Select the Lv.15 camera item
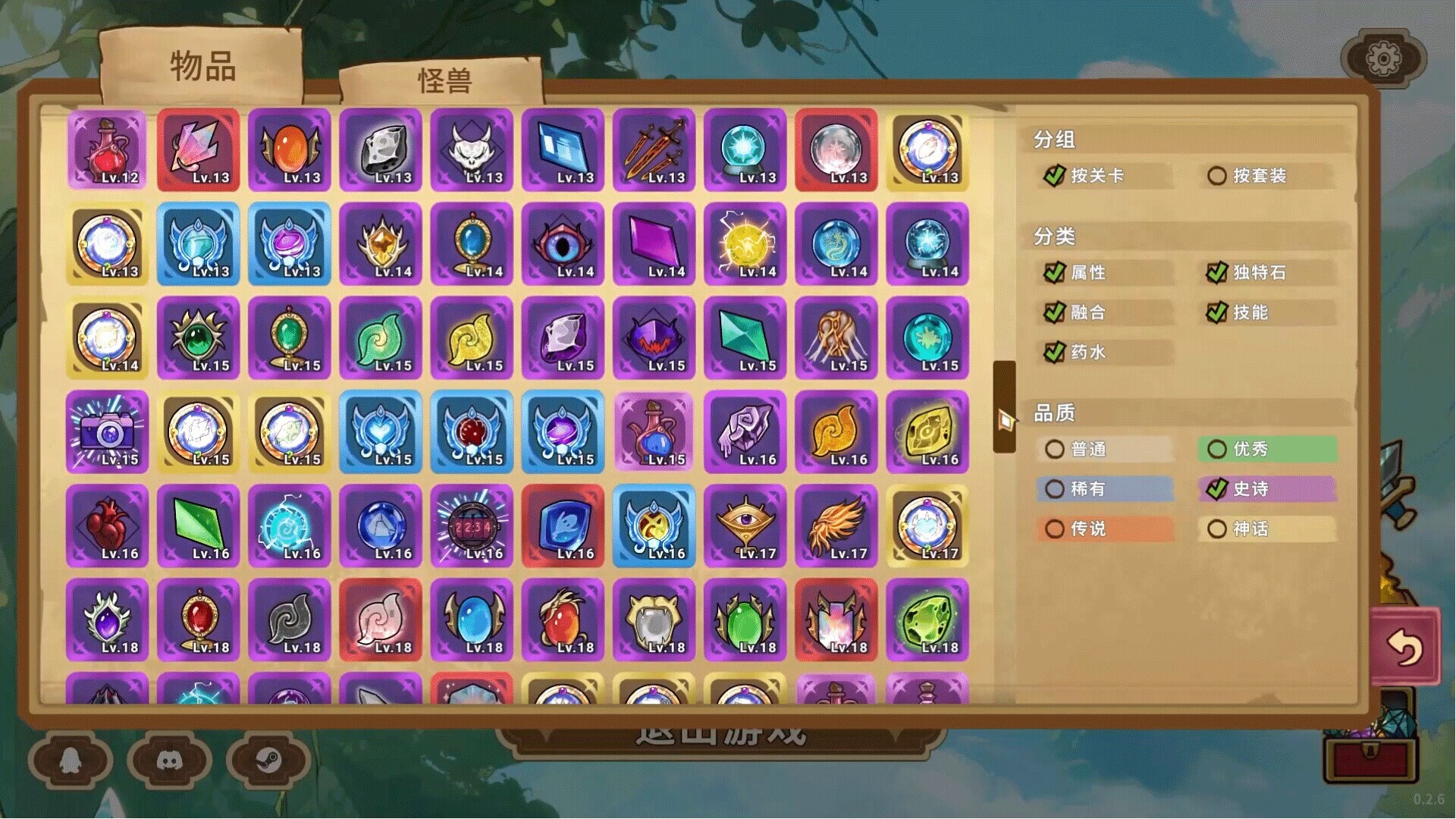The width and height of the screenshot is (1456, 819). (x=107, y=433)
